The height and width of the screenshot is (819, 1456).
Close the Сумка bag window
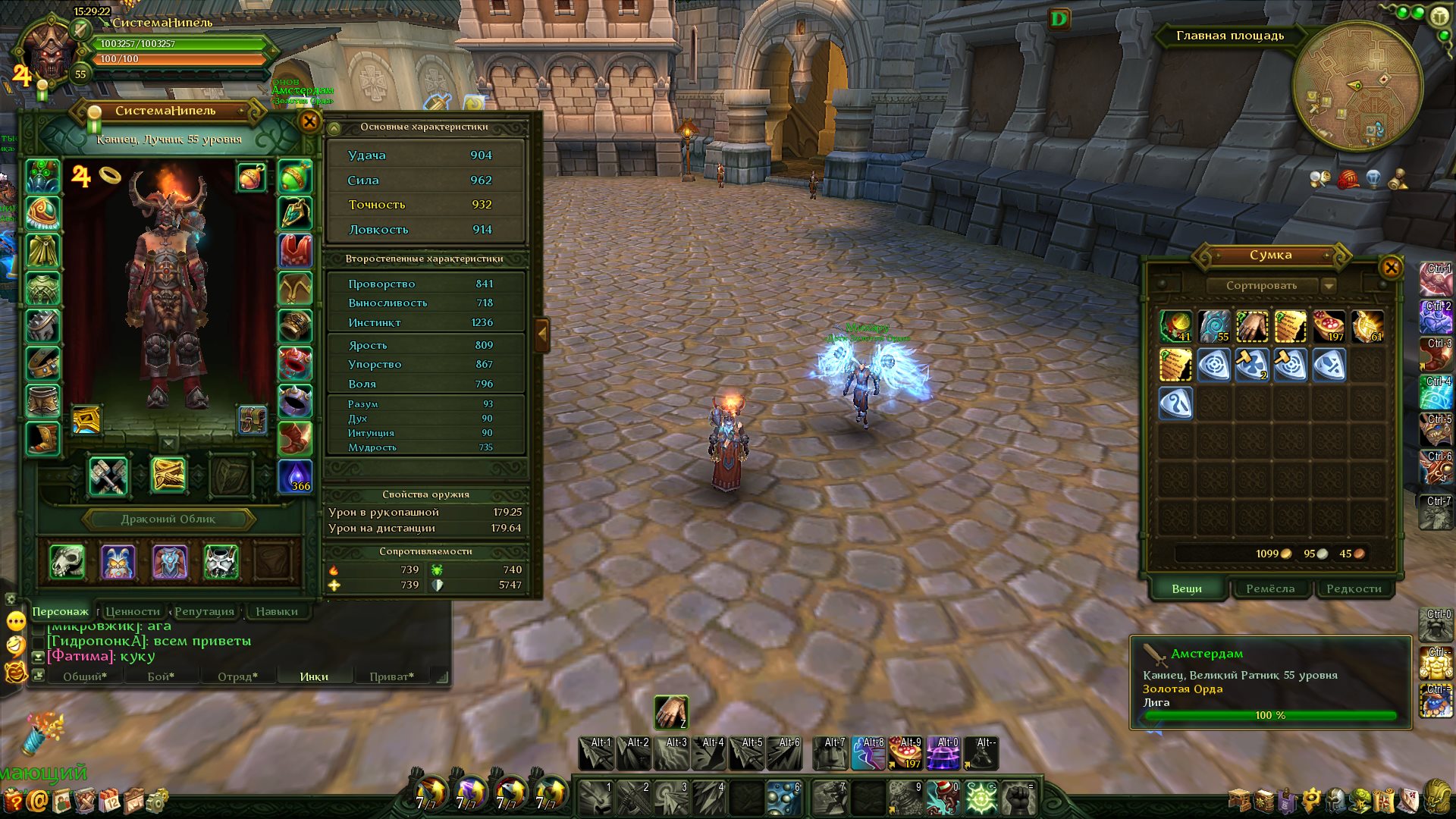point(1391,267)
